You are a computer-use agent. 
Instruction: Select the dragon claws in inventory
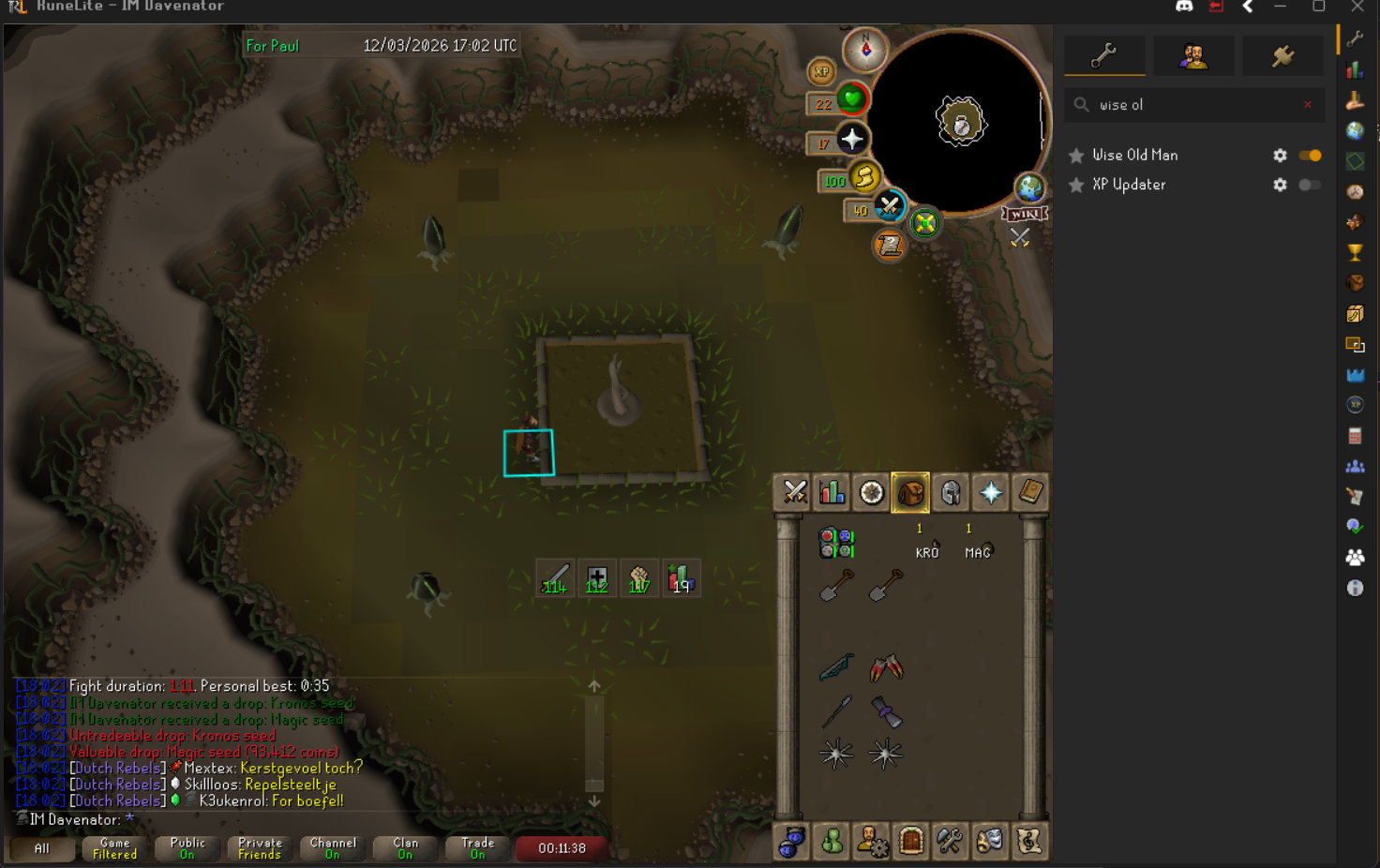886,667
